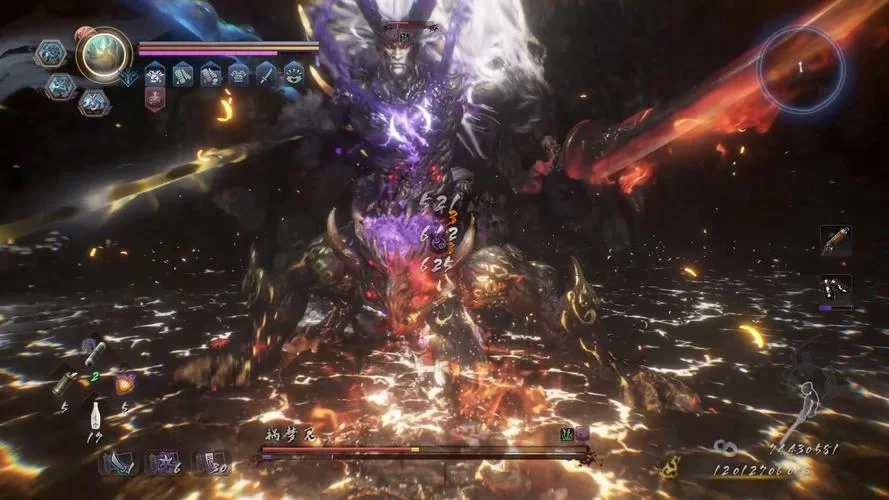
Task: Select the red buff status icon
Action: point(154,98)
